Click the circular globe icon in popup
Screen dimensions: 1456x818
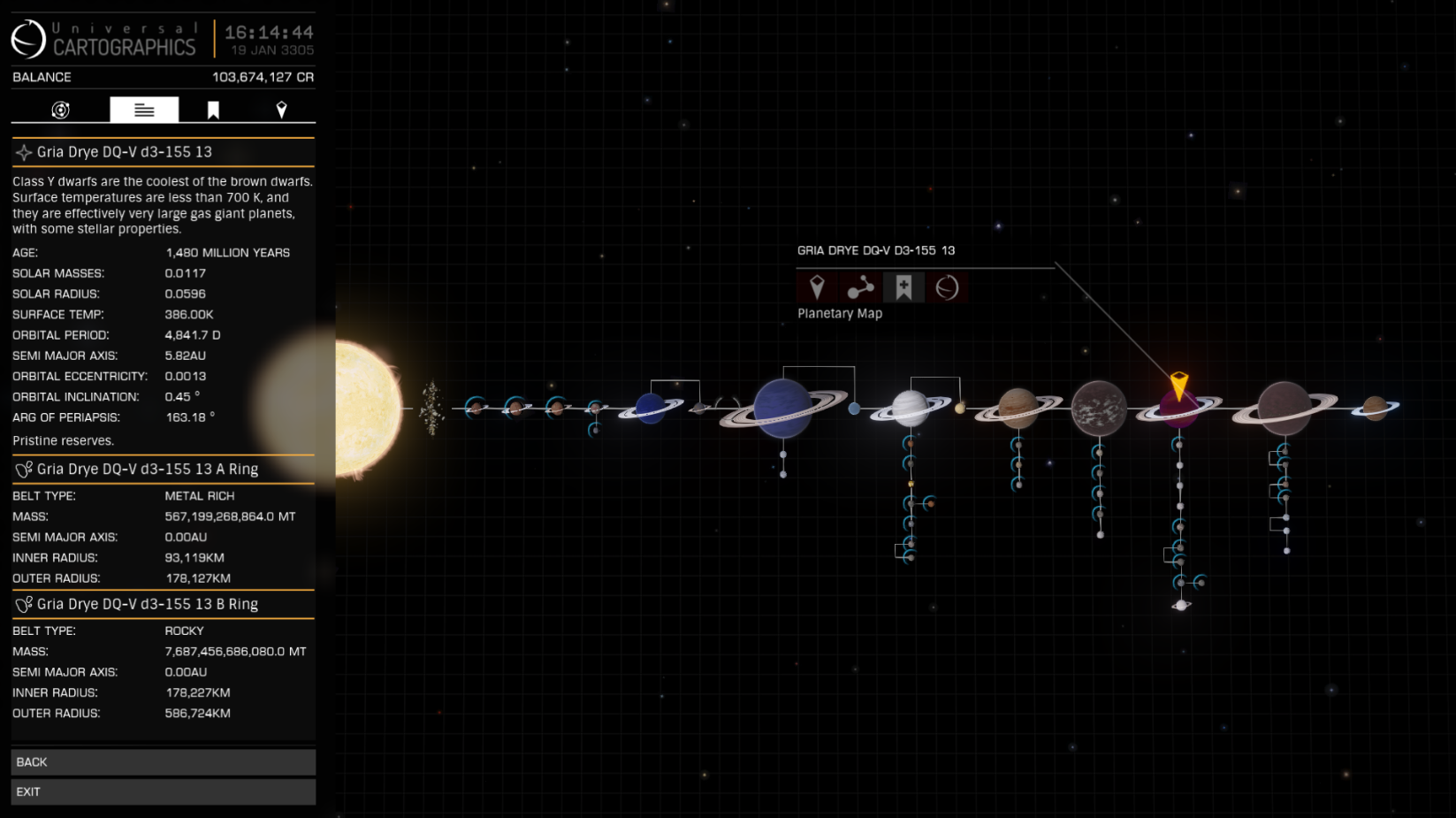[x=947, y=287]
